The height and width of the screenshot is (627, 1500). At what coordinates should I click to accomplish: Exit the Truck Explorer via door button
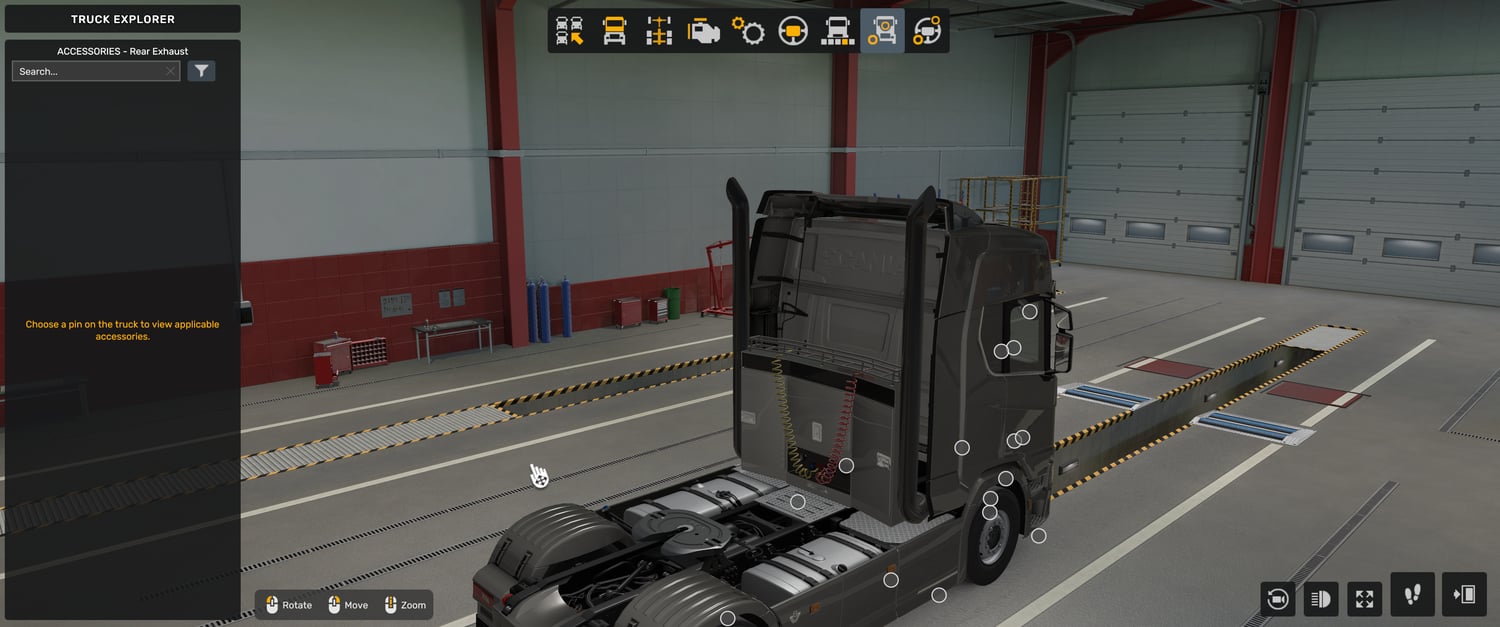[1464, 595]
